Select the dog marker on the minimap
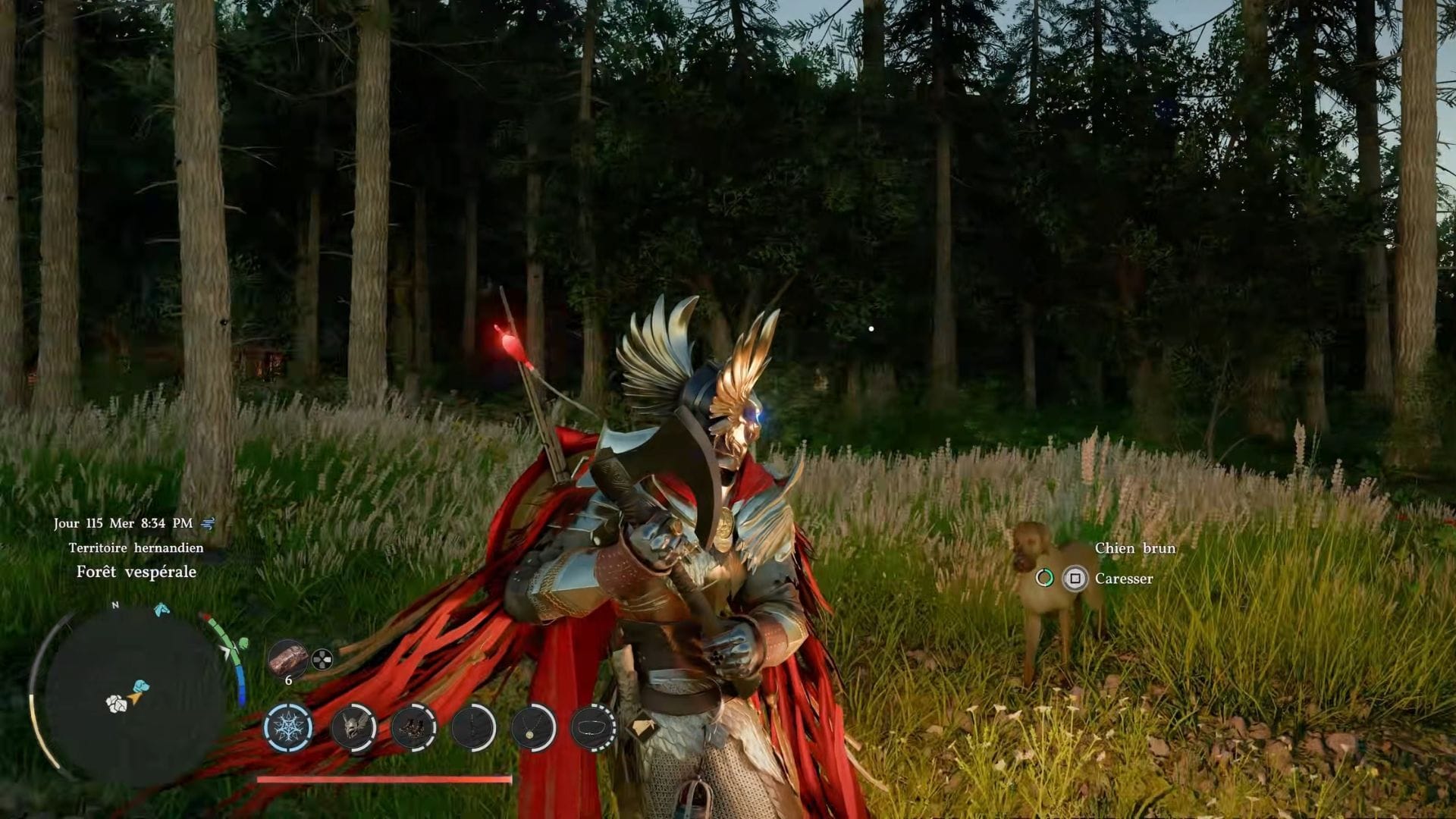 (x=140, y=687)
